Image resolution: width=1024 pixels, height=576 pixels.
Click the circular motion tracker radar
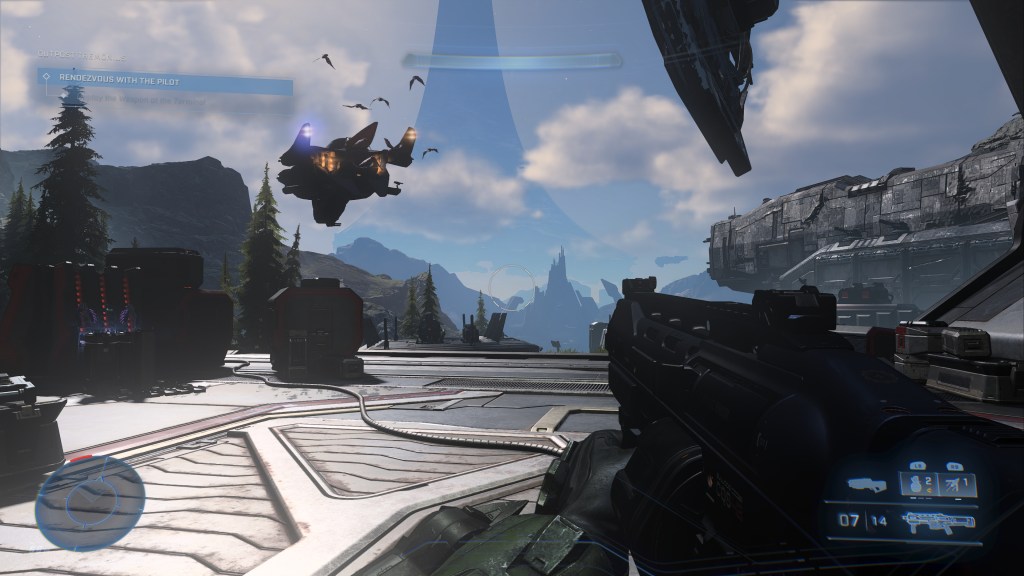90,503
